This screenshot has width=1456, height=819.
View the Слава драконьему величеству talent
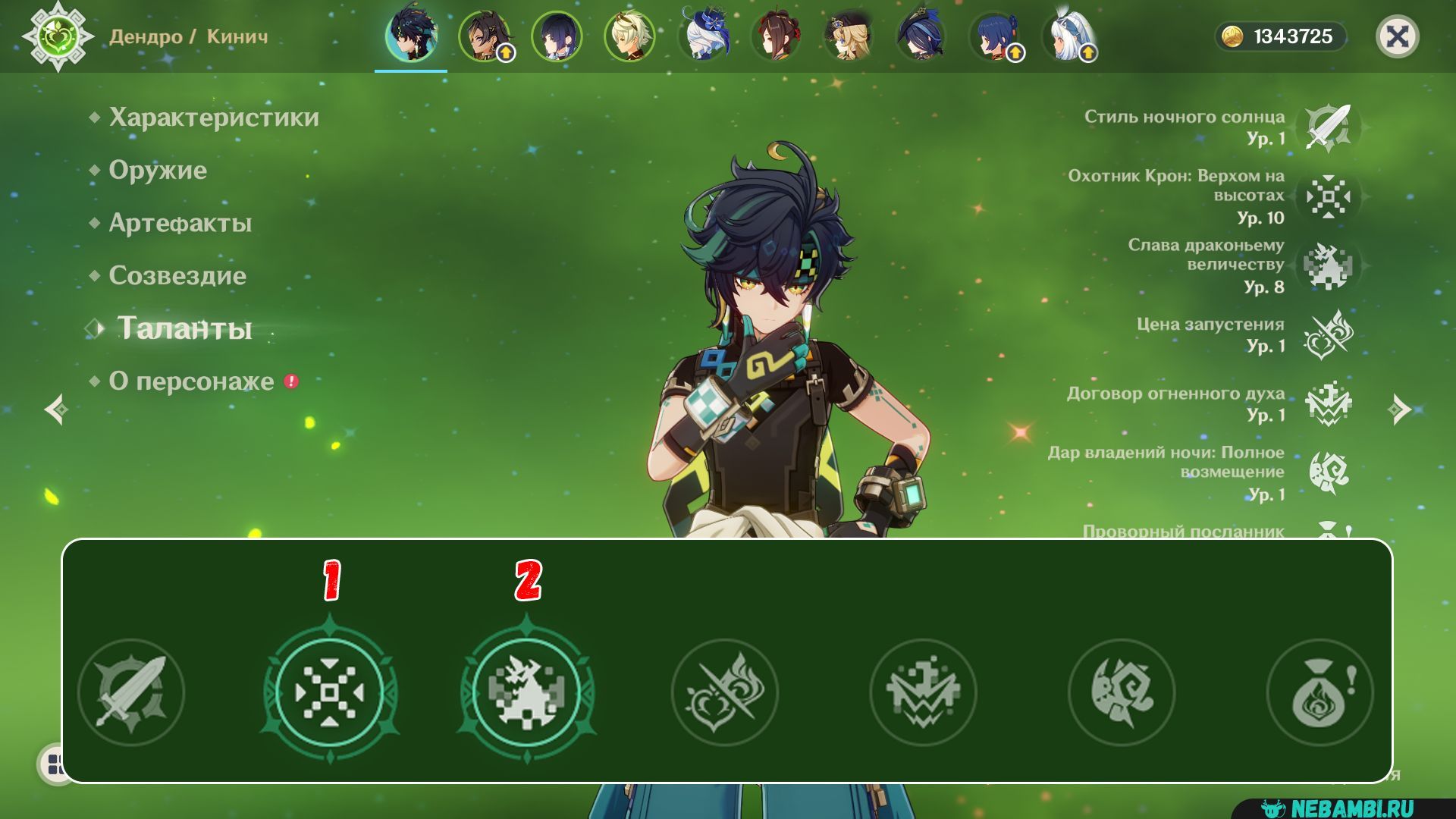(1328, 265)
